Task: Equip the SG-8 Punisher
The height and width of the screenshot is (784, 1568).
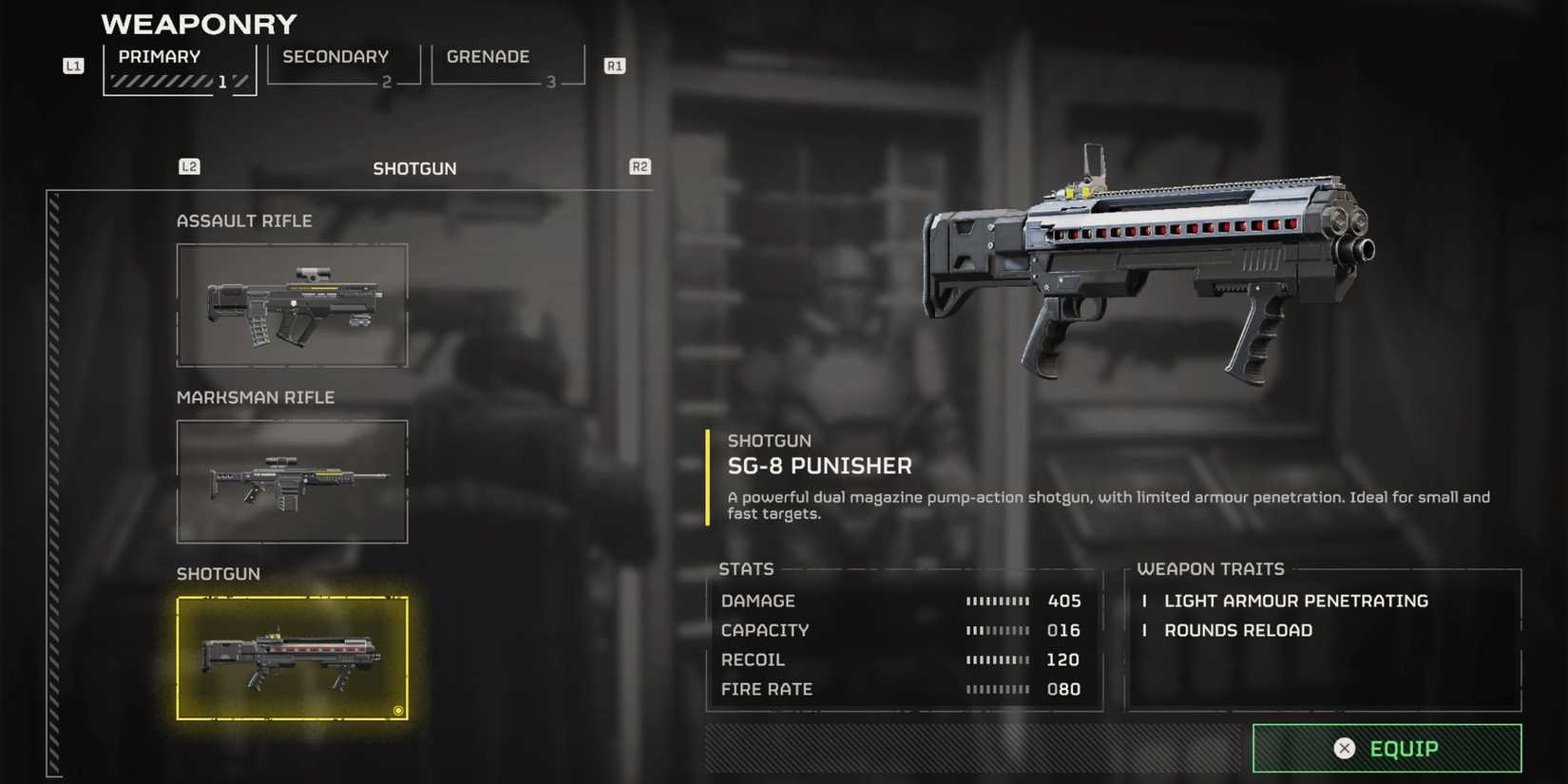Action: coord(1386,748)
